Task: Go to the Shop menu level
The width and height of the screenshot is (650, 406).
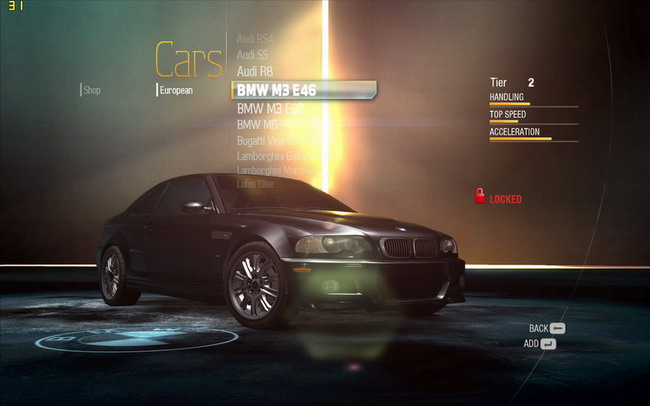Action: coord(92,90)
